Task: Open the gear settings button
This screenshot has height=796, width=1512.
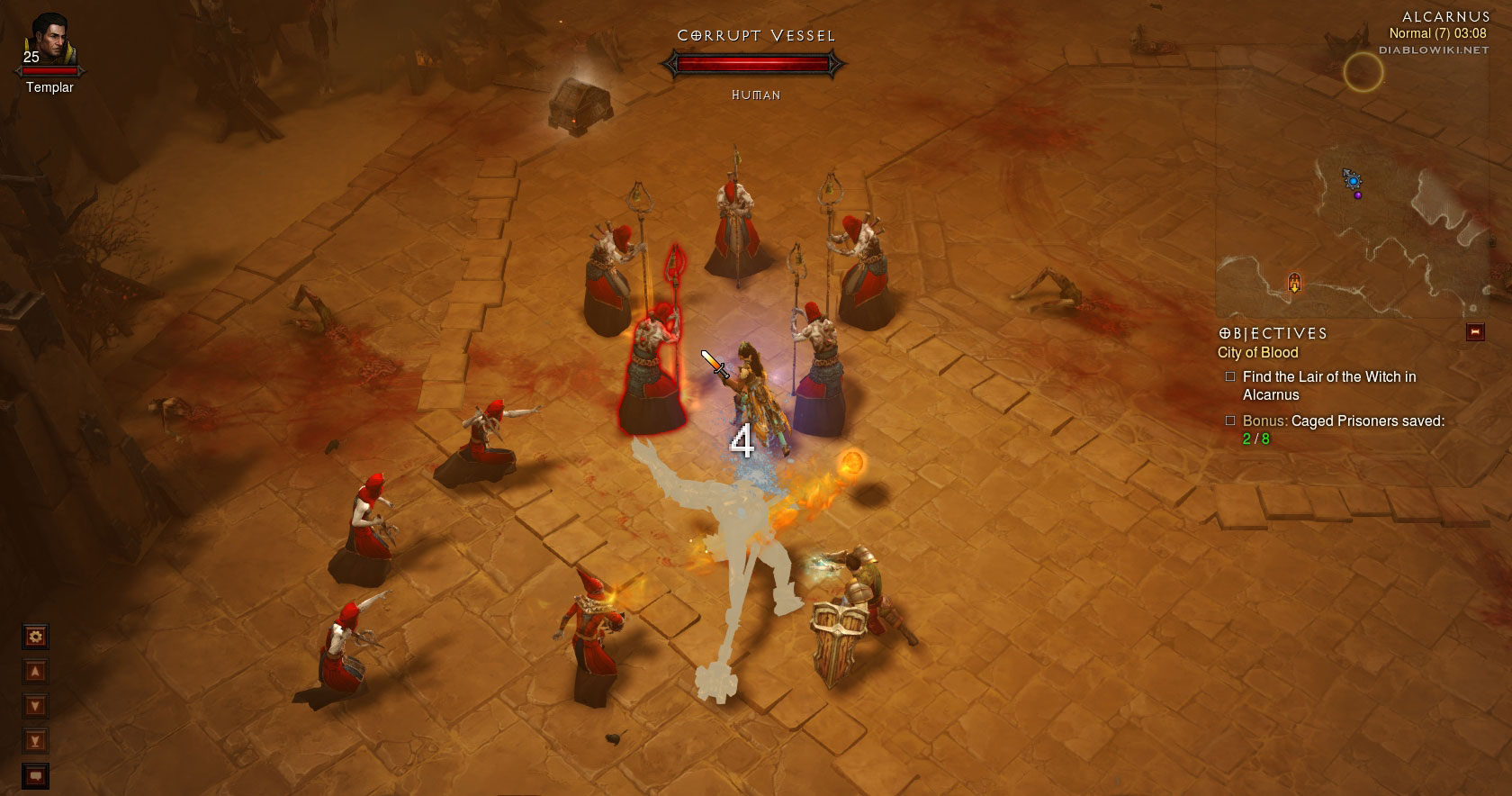Action: tap(35, 637)
